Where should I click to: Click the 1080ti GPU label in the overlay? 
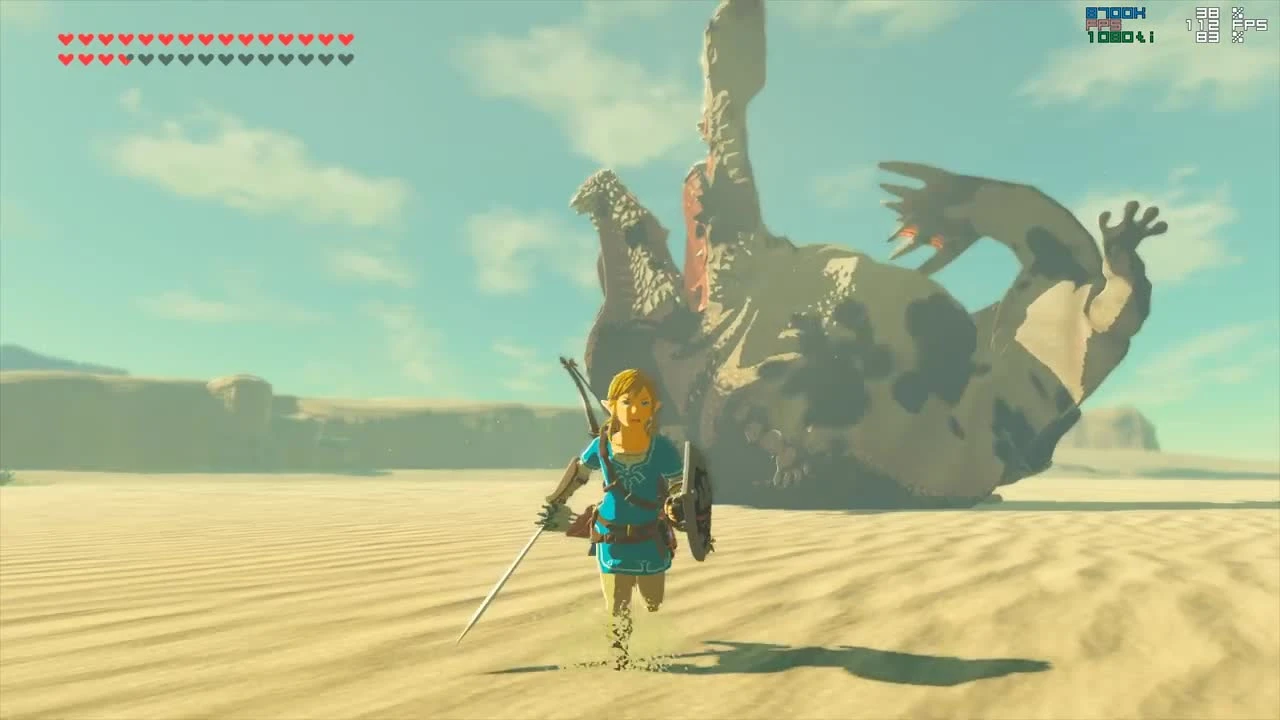(x=1119, y=37)
